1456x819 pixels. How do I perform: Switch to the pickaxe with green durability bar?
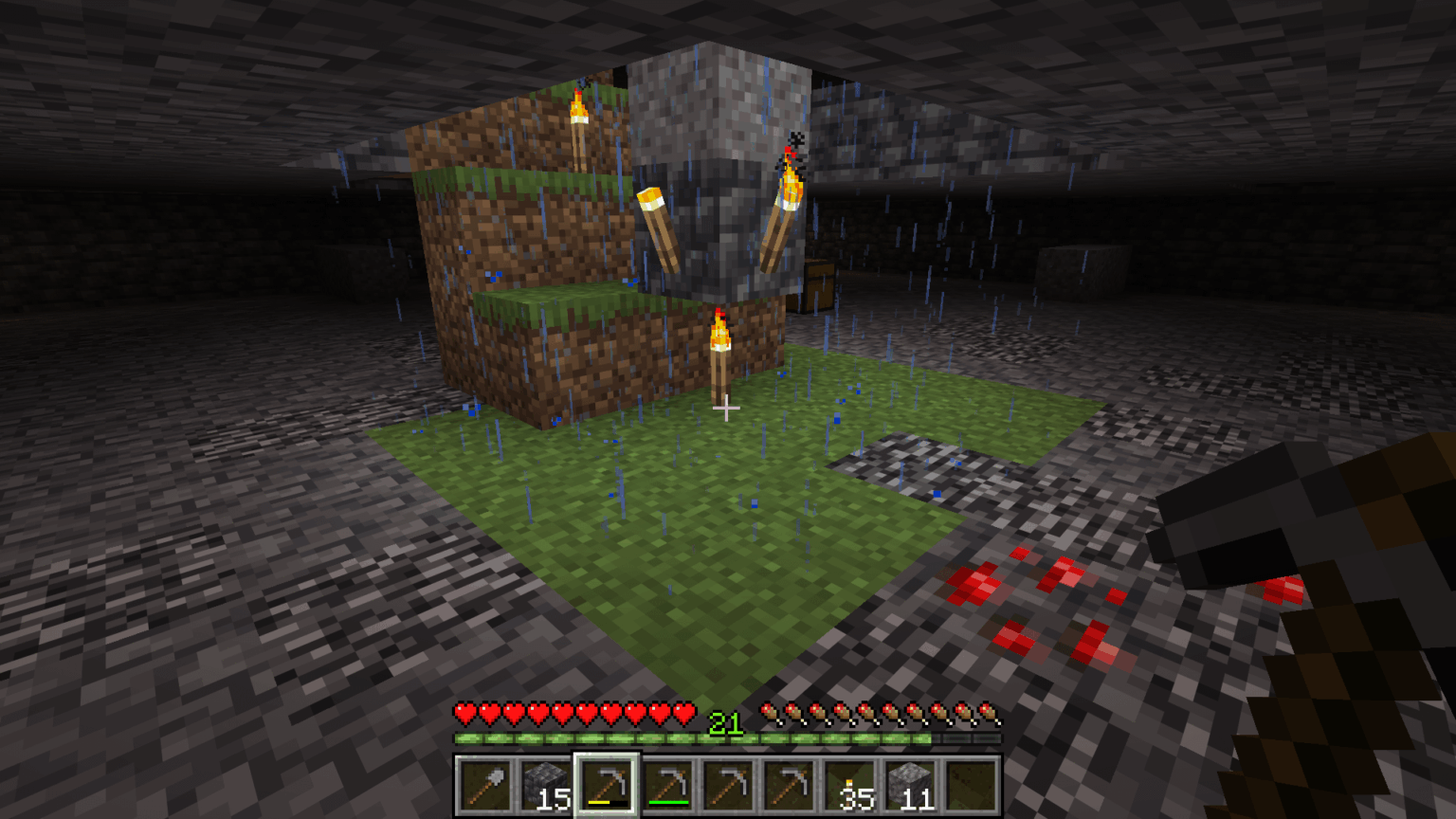[x=668, y=786]
